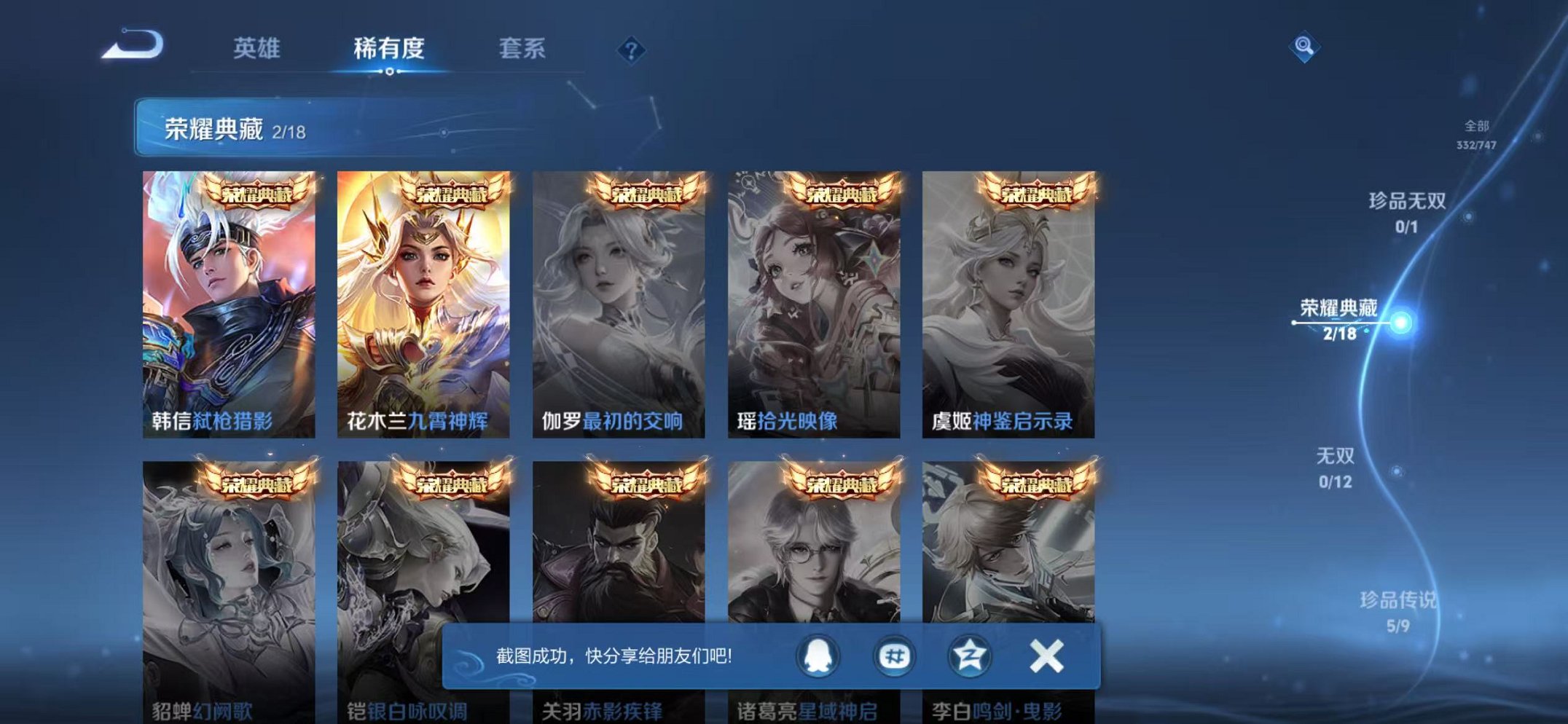Open the help question mark icon

click(631, 50)
